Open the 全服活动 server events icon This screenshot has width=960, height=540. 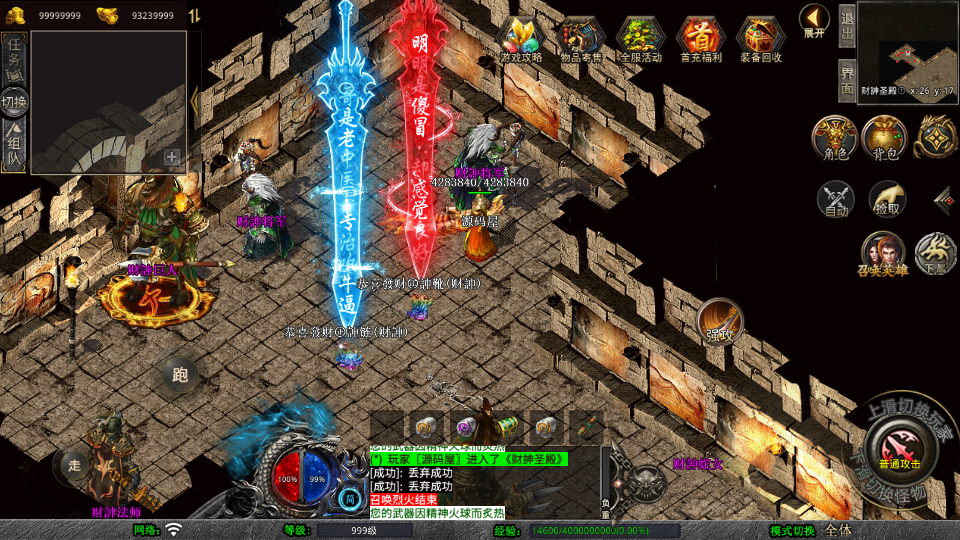[x=641, y=38]
